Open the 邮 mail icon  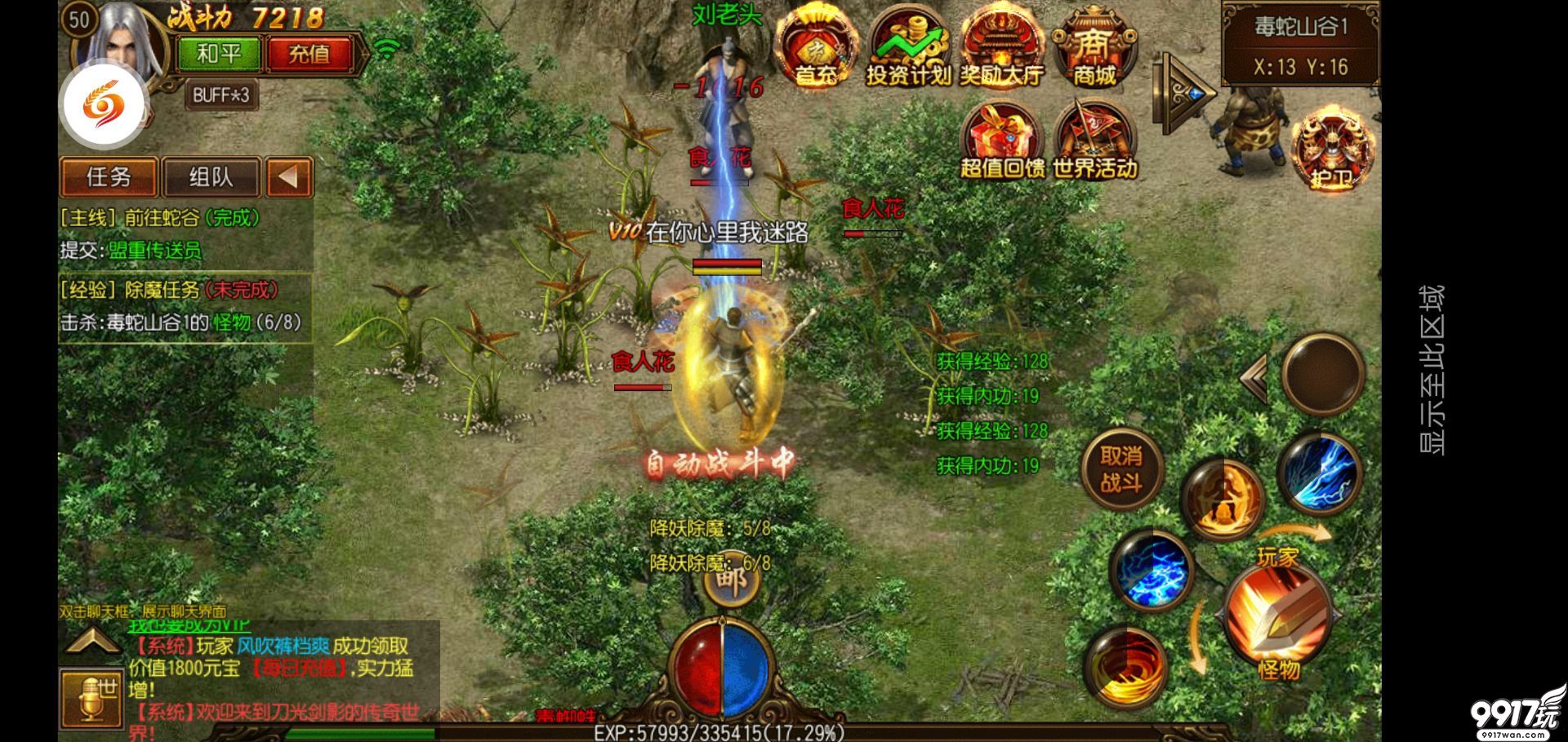[729, 581]
